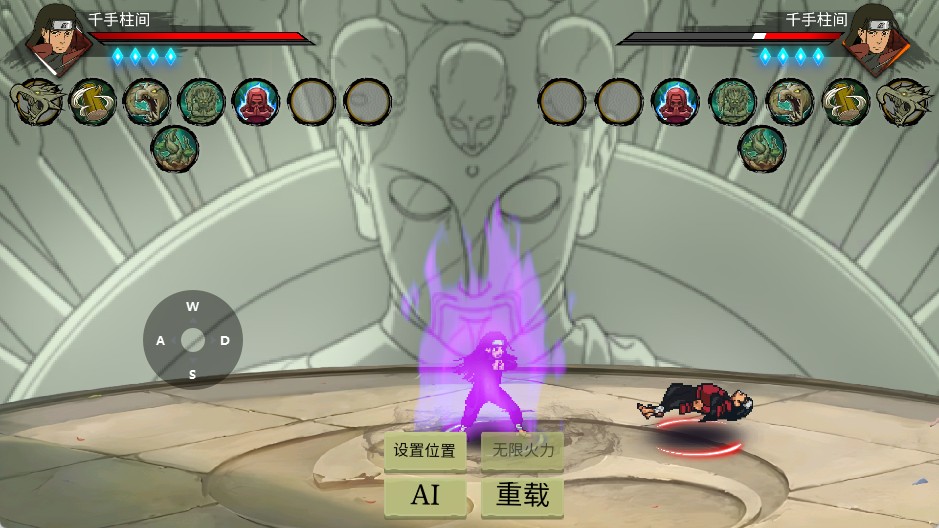Click player one's 千手柱间 character portrait
Screen dimensions: 939x528
50,38
